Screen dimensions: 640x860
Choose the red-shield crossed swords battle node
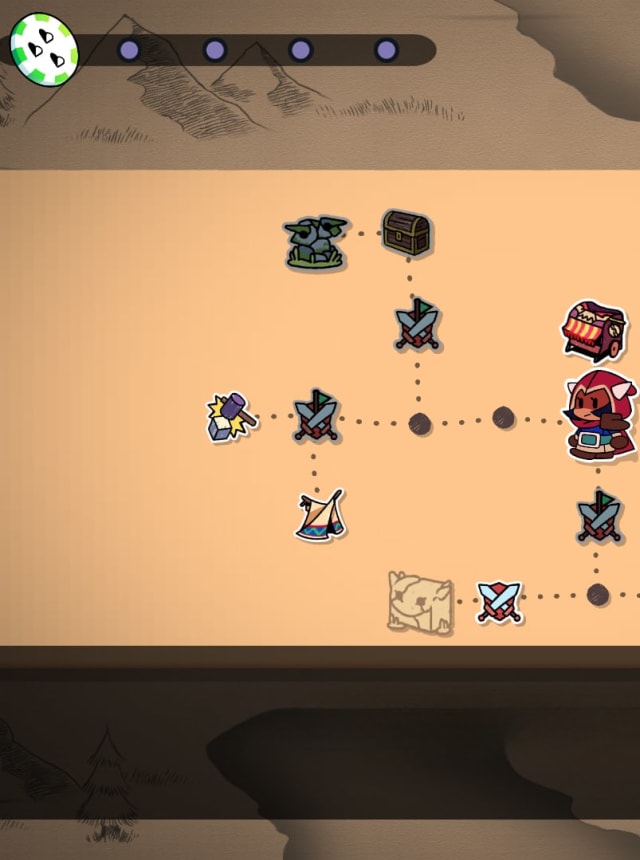pyautogui.click(x=498, y=602)
